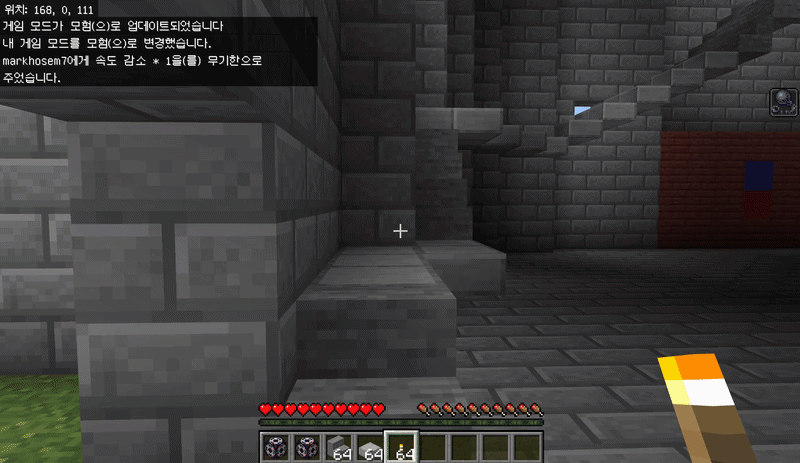This screenshot has width=800, height=463.
Task: Click the Slowness status effect icon
Action: pos(783,102)
